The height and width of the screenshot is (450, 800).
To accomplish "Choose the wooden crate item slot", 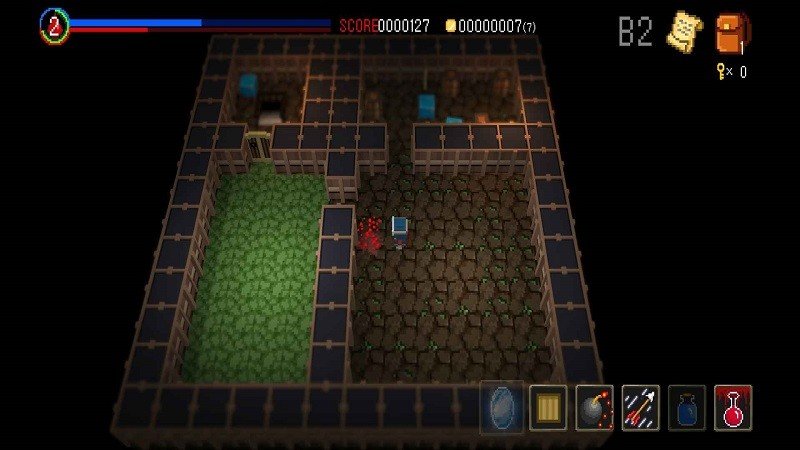I will [x=548, y=407].
